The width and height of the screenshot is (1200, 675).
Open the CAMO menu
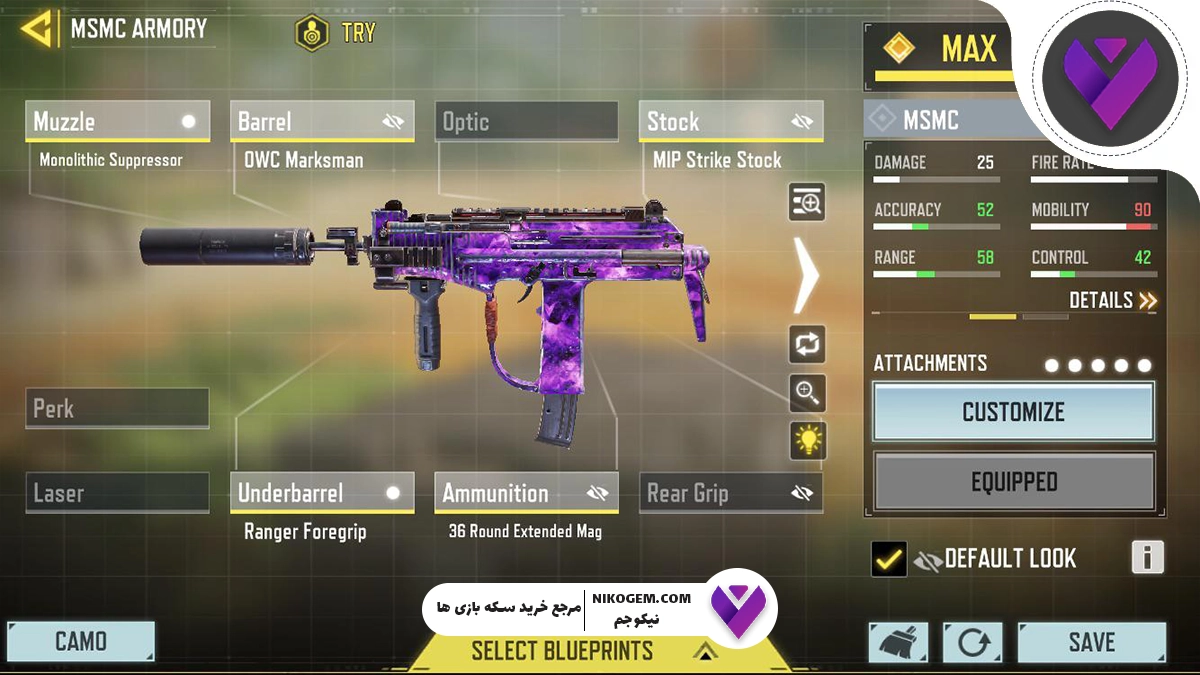[x=81, y=642]
